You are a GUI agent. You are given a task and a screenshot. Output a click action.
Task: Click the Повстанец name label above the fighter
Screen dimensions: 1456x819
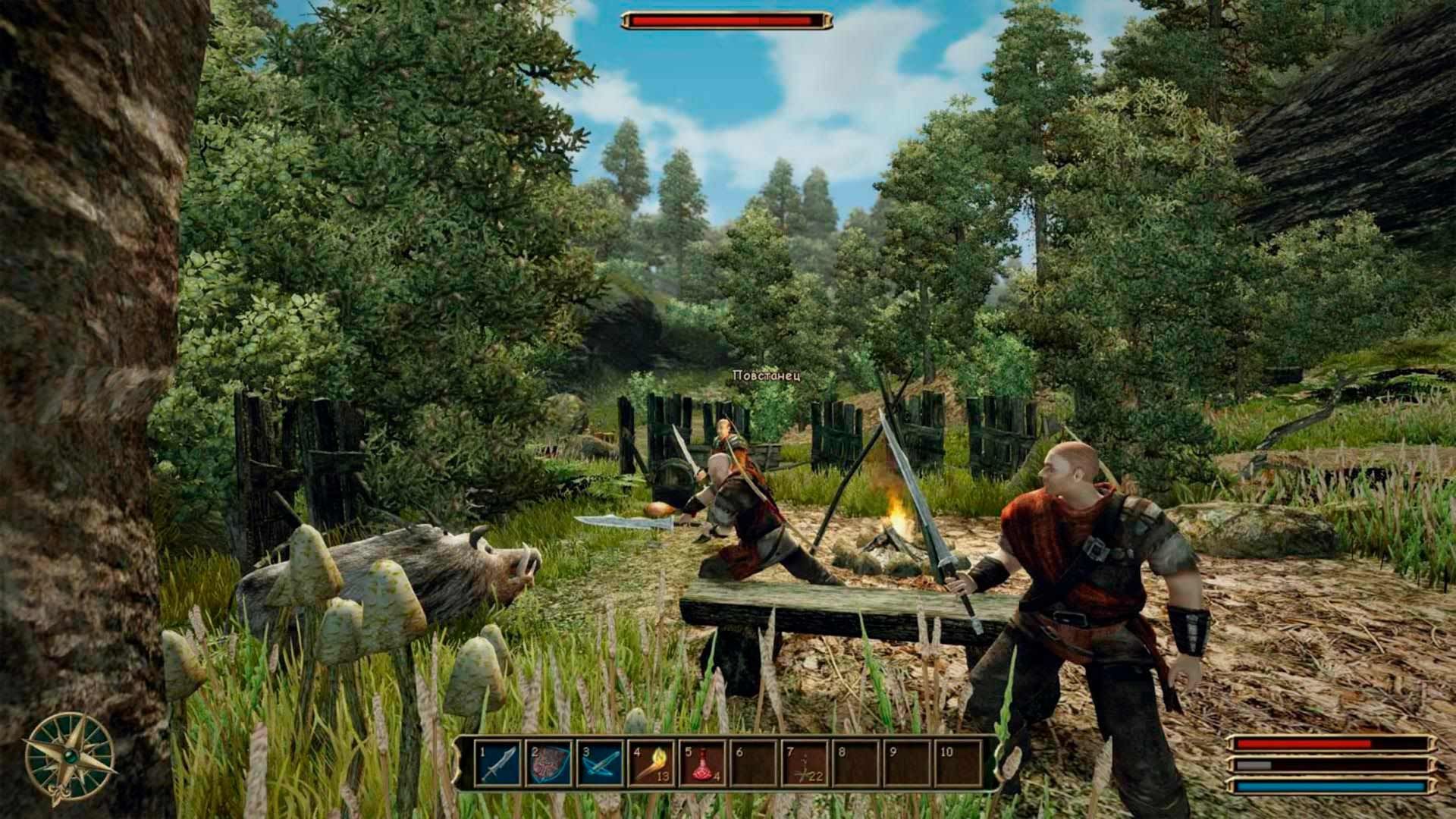click(x=767, y=373)
